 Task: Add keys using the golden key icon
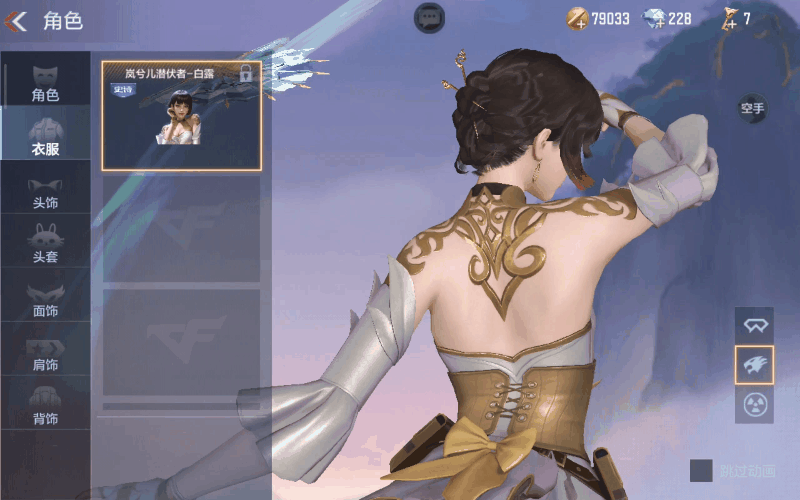point(729,18)
